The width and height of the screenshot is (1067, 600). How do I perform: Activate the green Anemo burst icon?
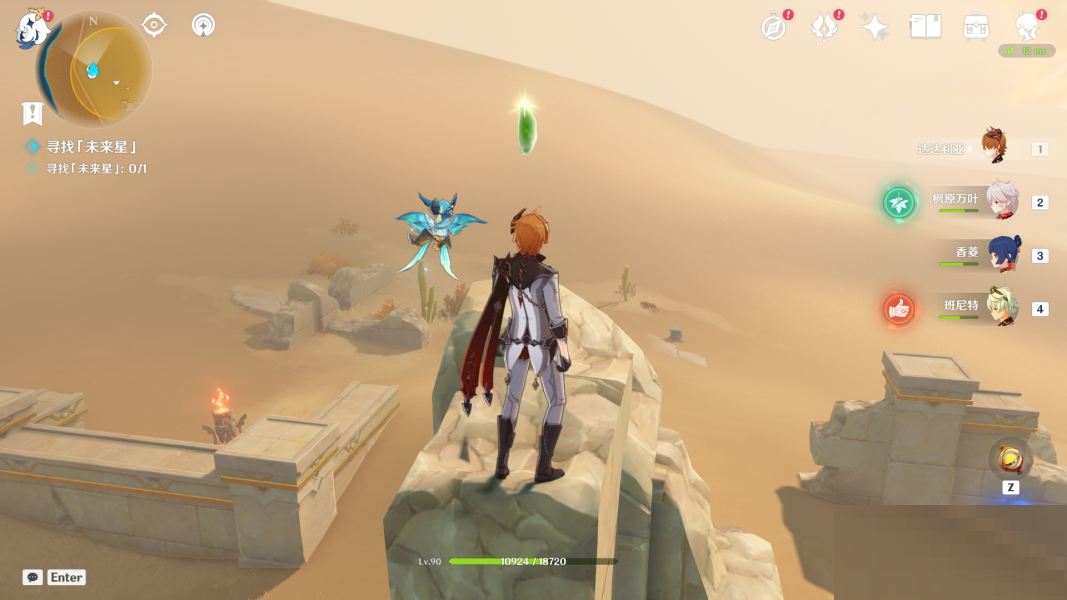pos(899,203)
